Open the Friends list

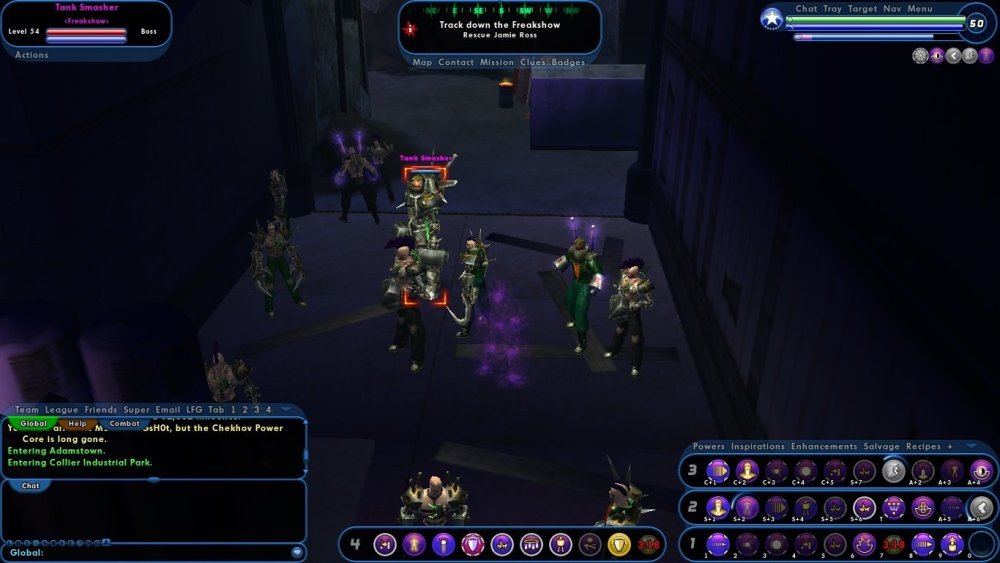pos(101,410)
